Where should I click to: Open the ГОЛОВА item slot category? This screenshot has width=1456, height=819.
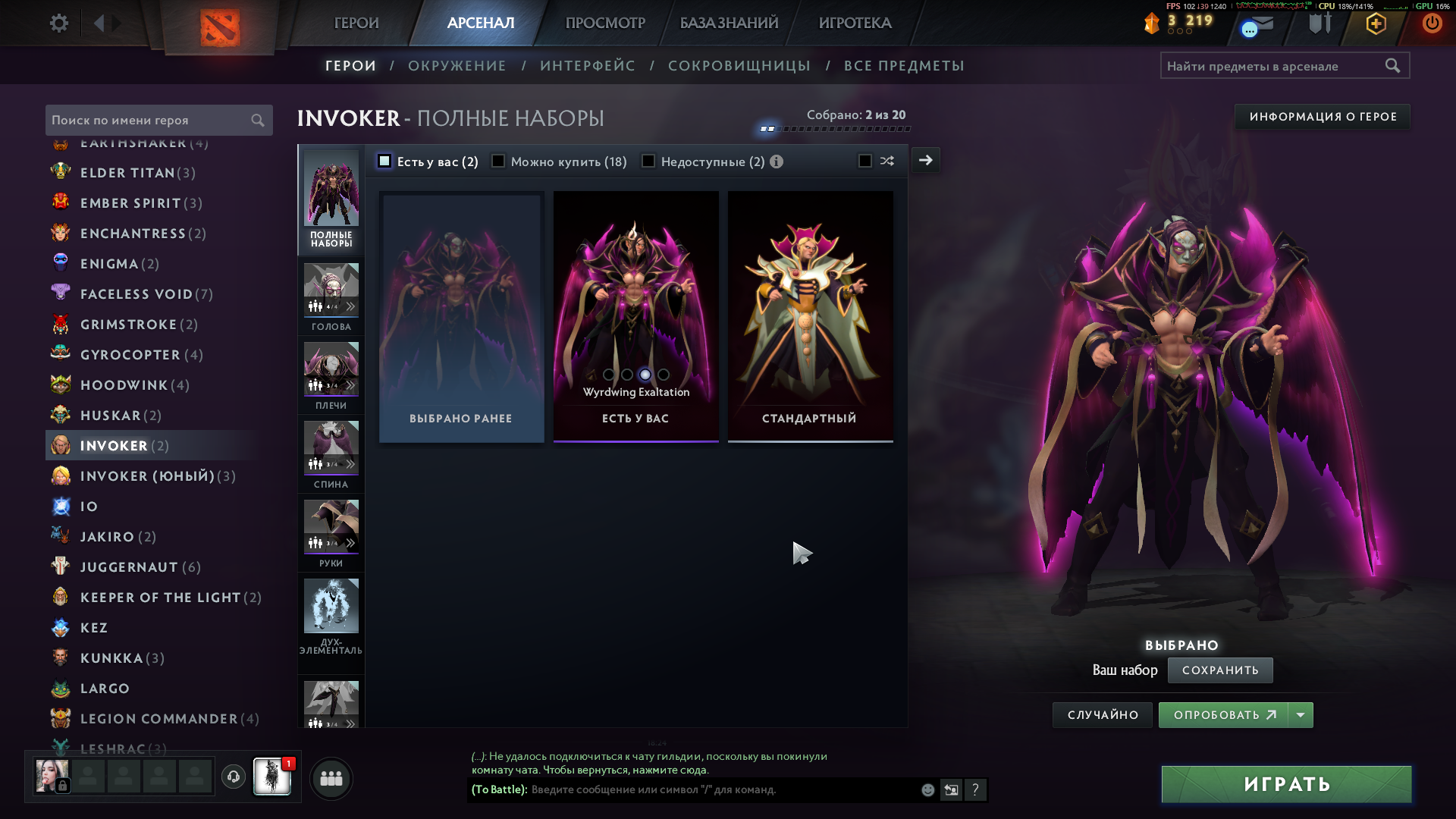pyautogui.click(x=331, y=296)
